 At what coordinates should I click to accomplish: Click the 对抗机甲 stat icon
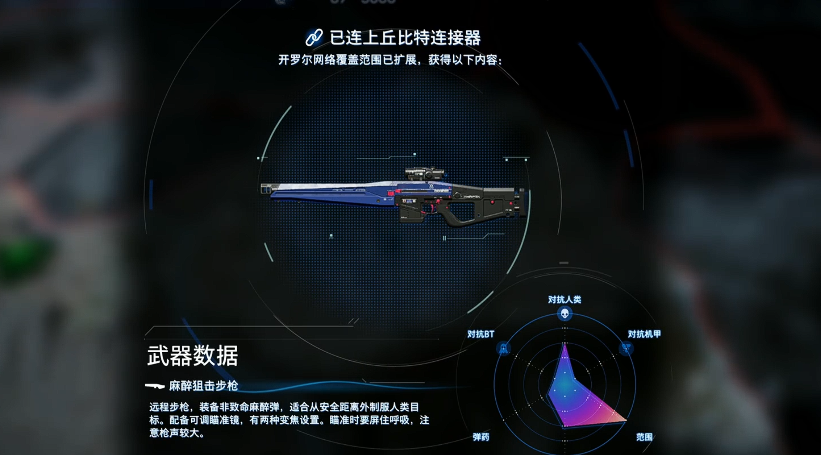coord(626,349)
